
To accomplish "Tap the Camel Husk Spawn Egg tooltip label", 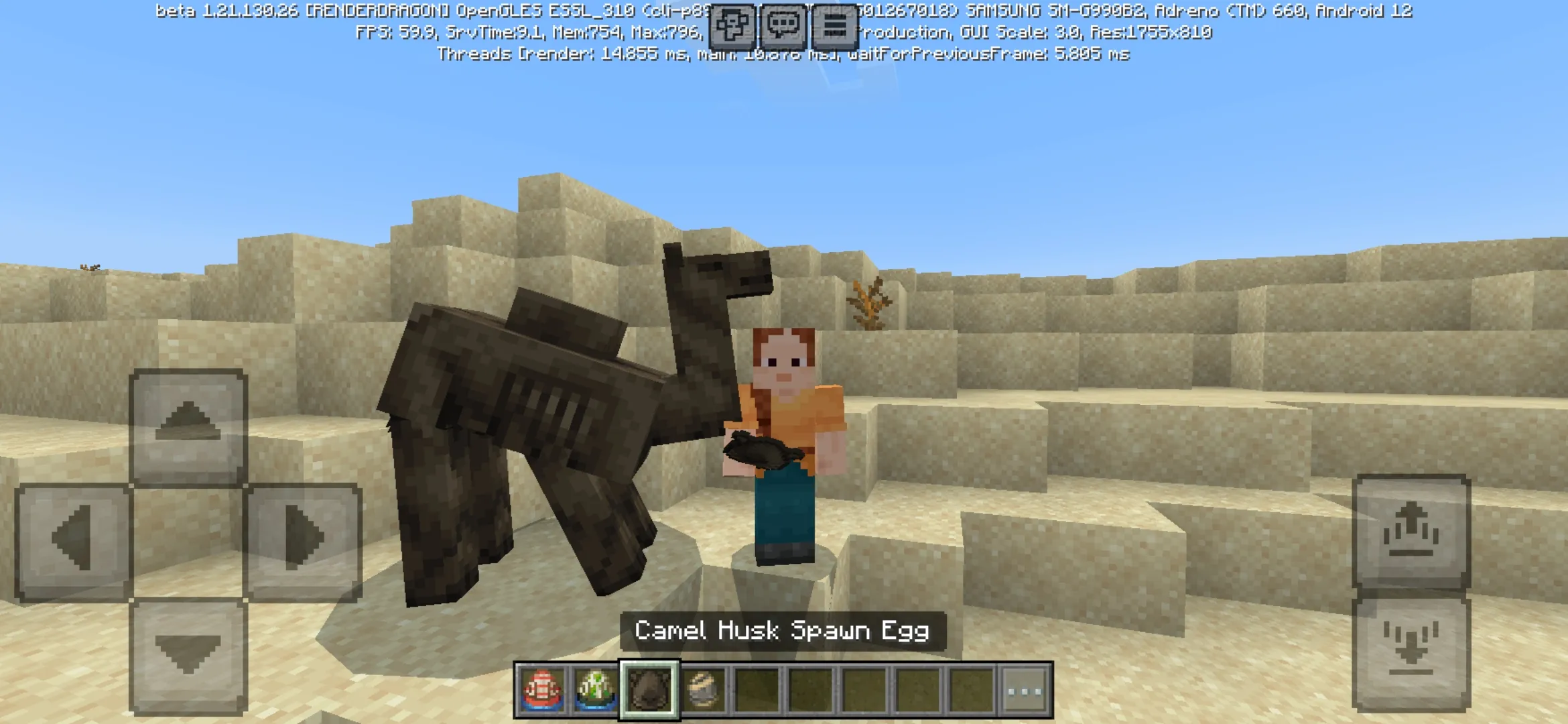I will (x=783, y=631).
